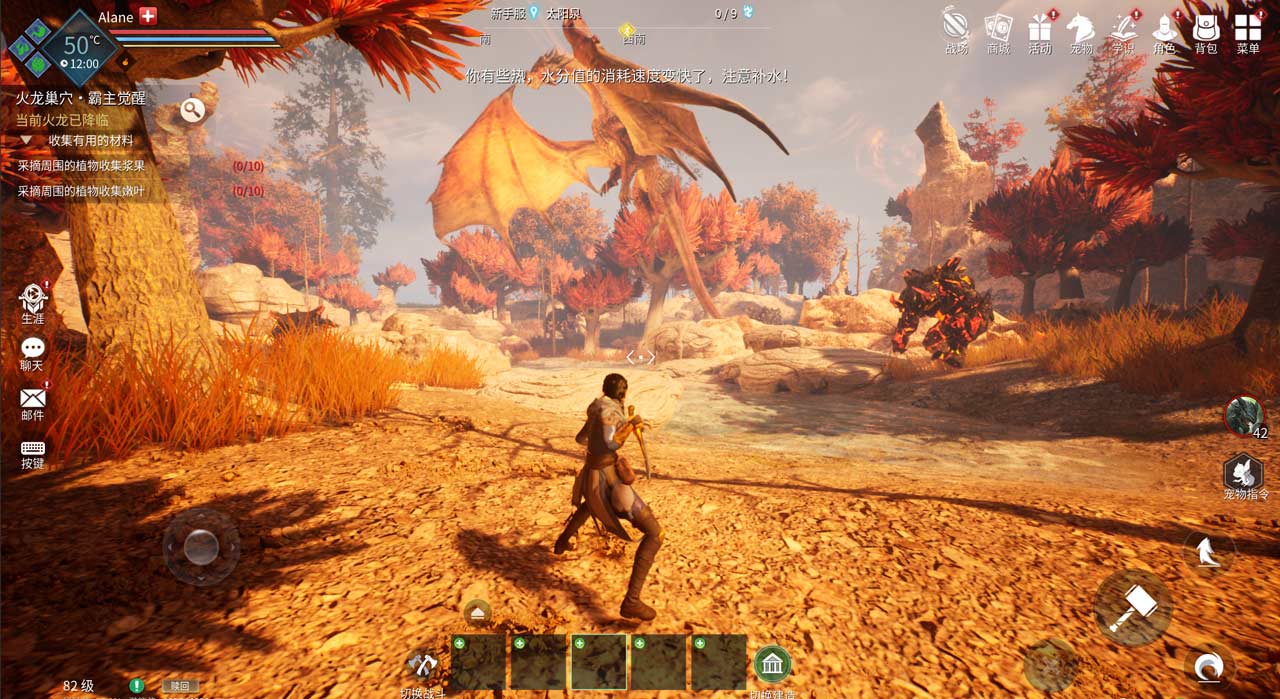Image resolution: width=1280 pixels, height=699 pixels.
Task: Click the 切换战斗 crossed axes button
Action: coord(424,664)
